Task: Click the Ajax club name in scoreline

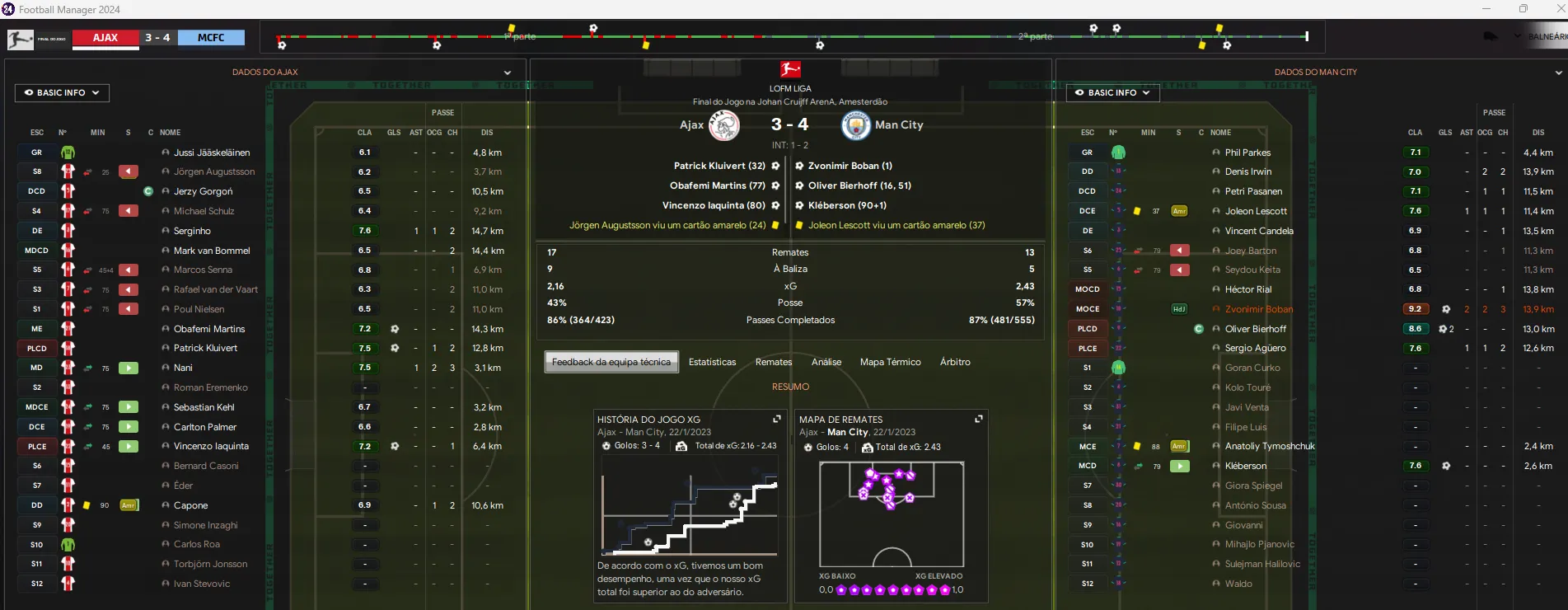Action: [x=691, y=125]
